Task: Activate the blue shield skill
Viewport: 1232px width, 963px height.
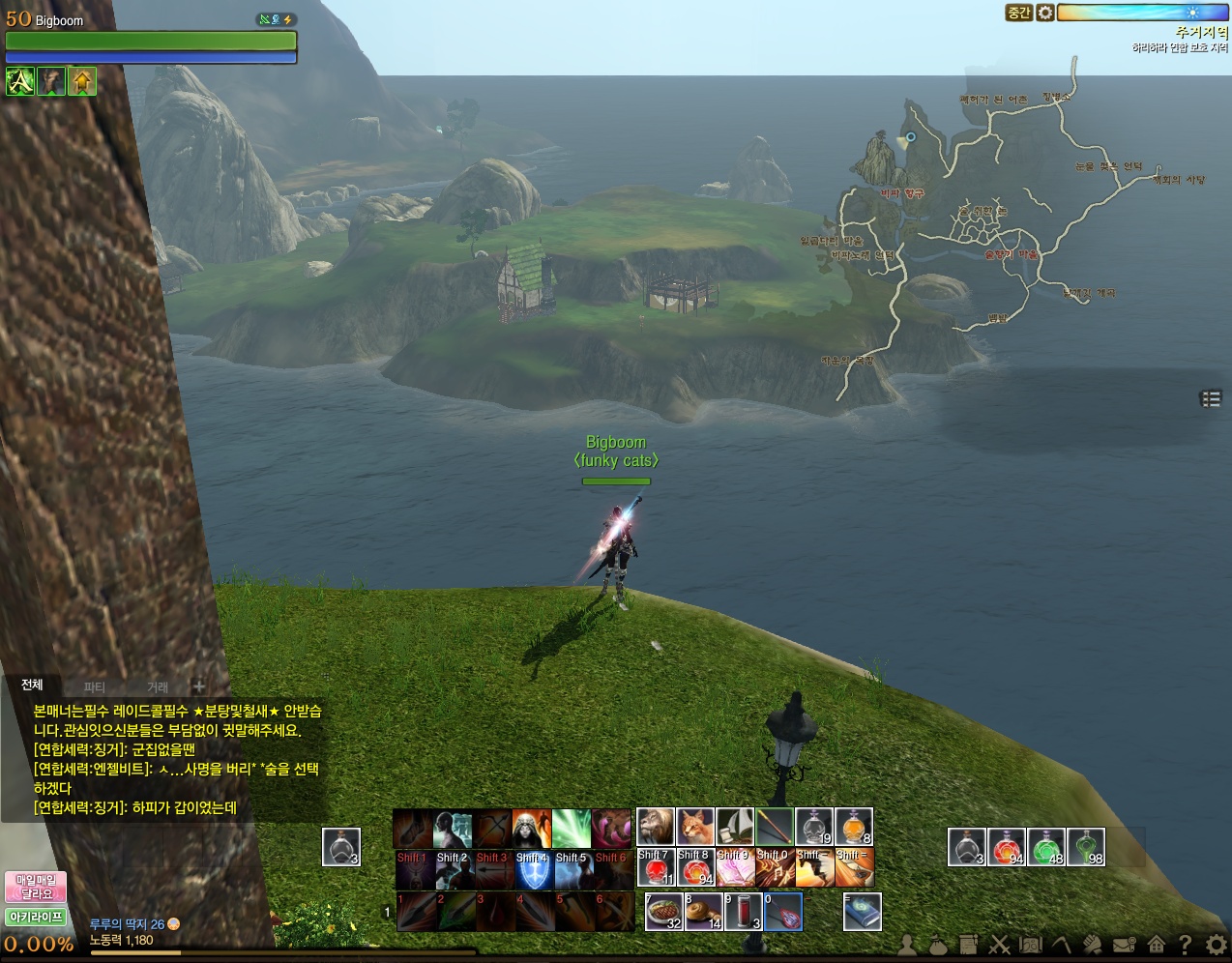Action: click(532, 870)
